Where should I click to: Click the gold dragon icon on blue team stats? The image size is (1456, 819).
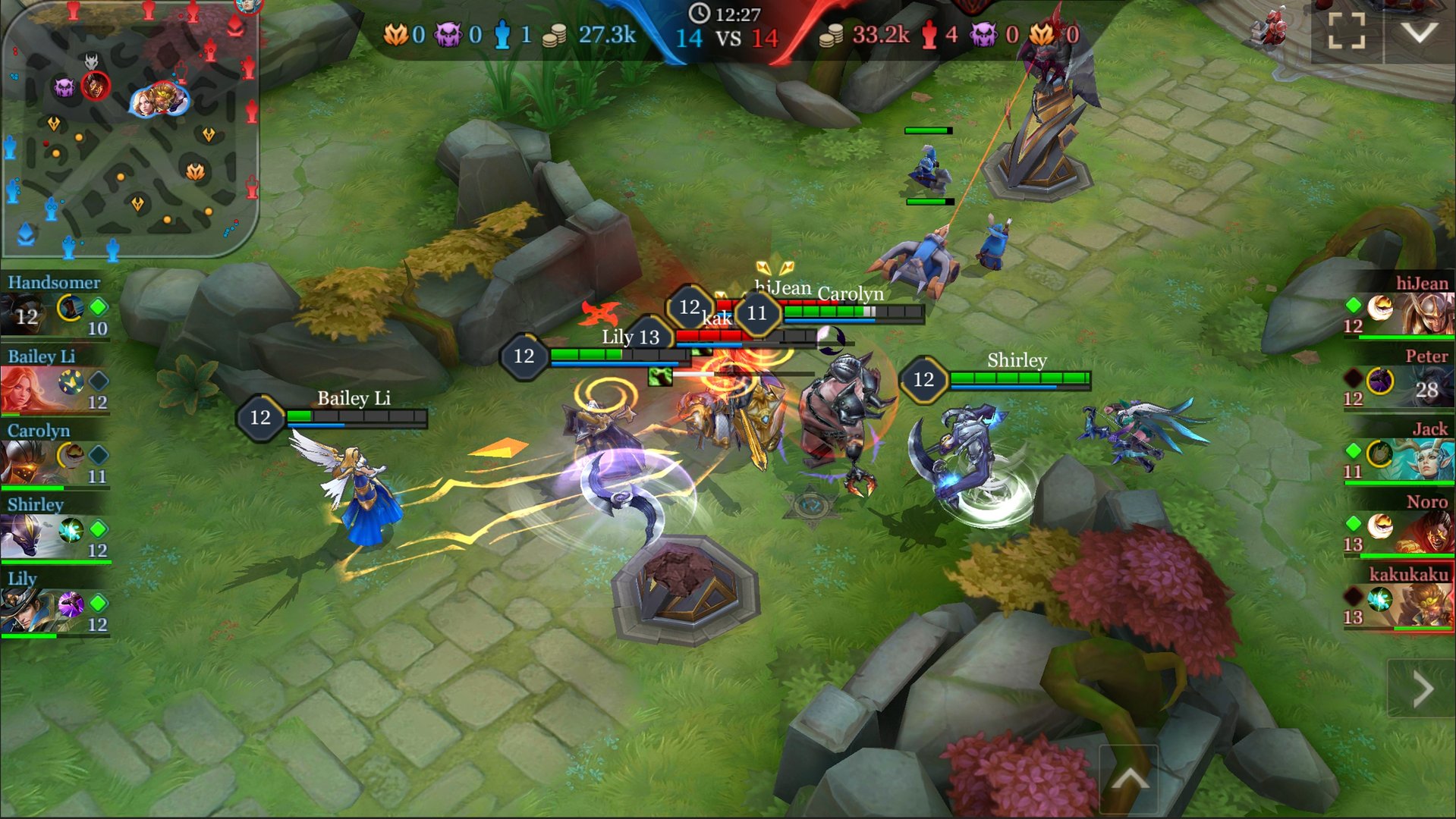click(395, 34)
